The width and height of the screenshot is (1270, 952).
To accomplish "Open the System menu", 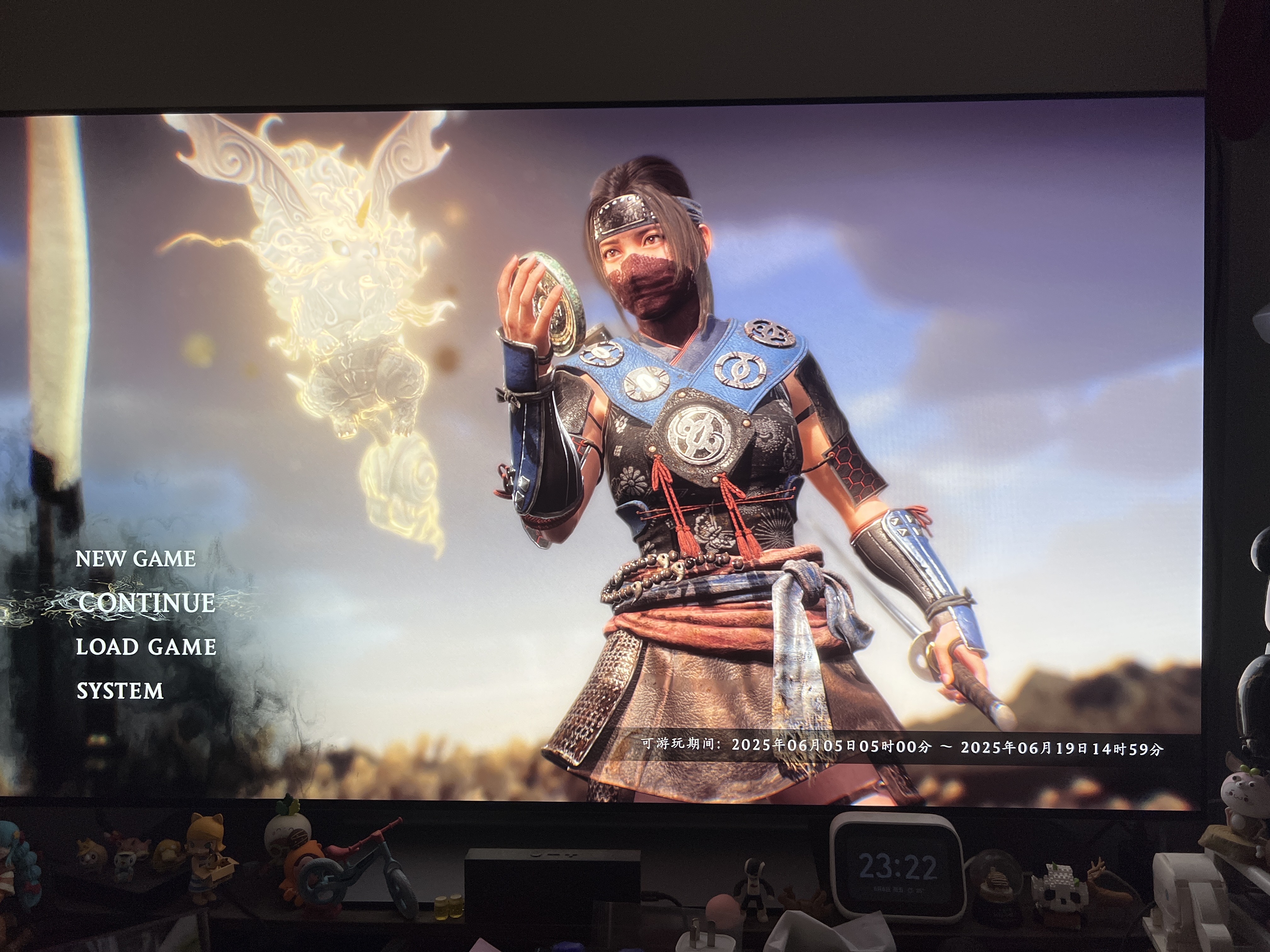I will tap(120, 691).
